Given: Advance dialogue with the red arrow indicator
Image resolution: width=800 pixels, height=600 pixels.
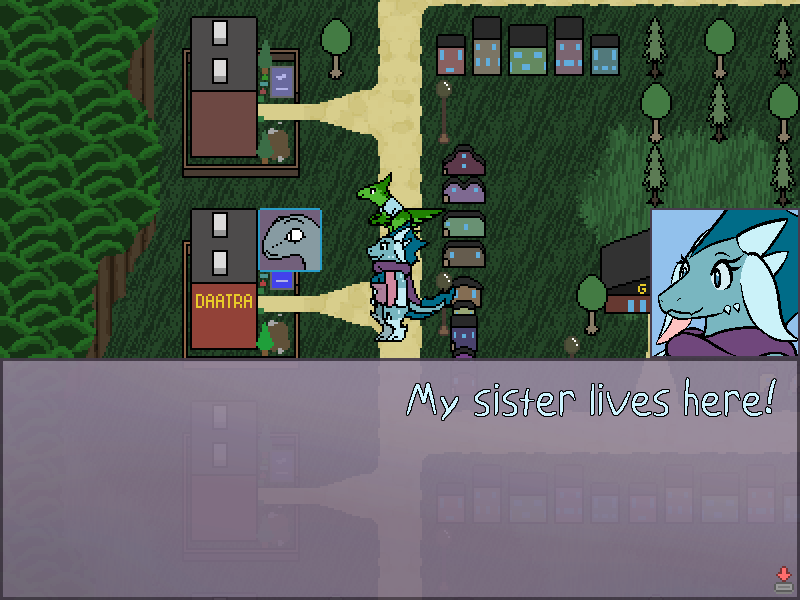Looking at the screenshot, I should 783,579.
